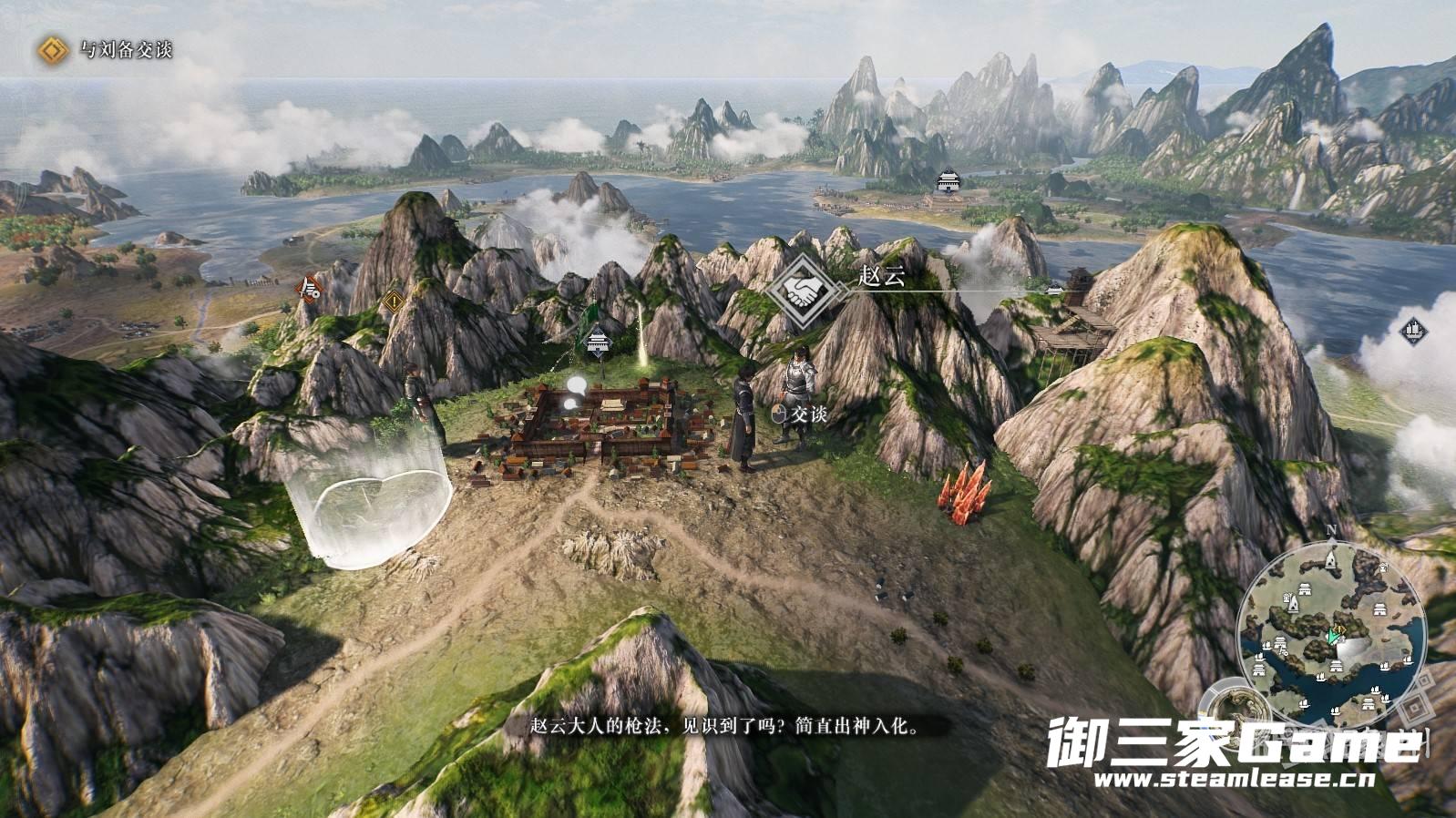Select the yellow exclamation mark marker
Image resolution: width=1456 pixels, height=818 pixels.
pos(394,300)
